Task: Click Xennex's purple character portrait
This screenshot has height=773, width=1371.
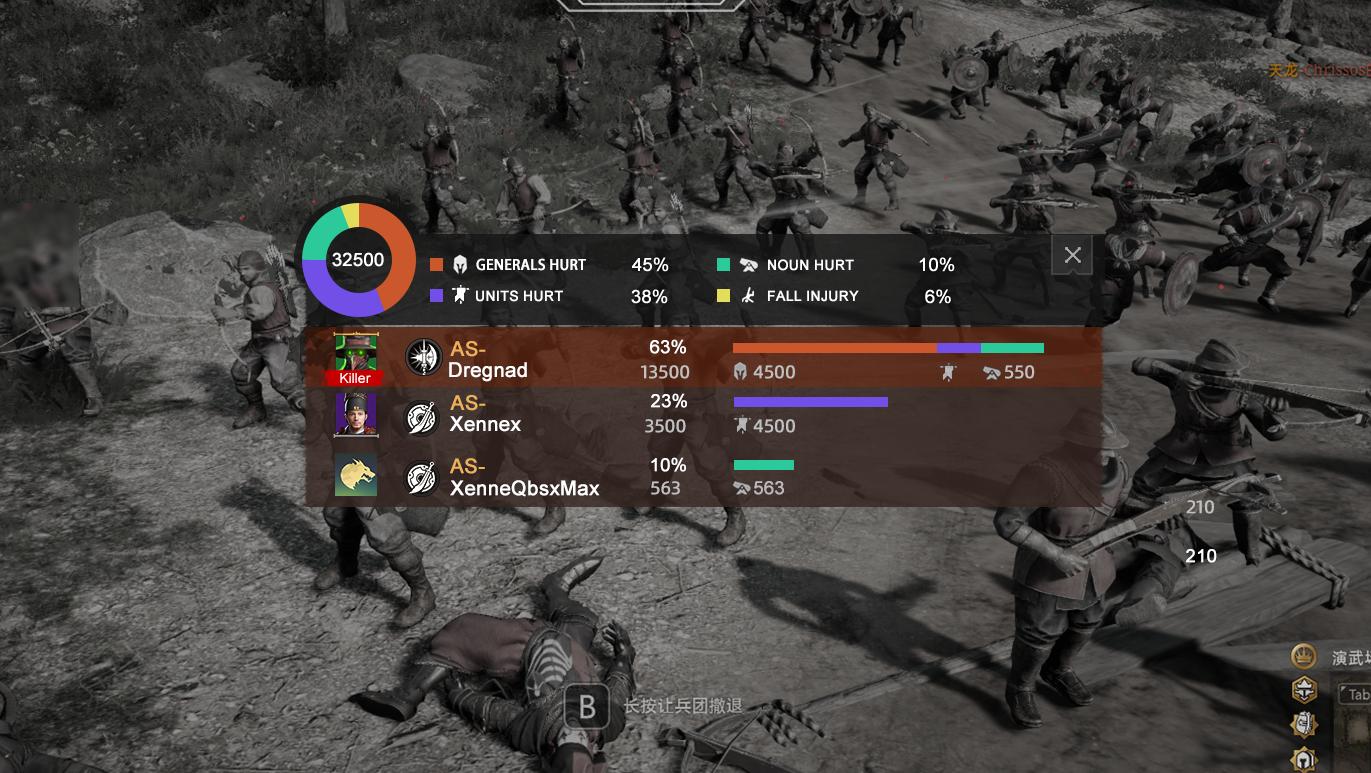Action: 355,414
